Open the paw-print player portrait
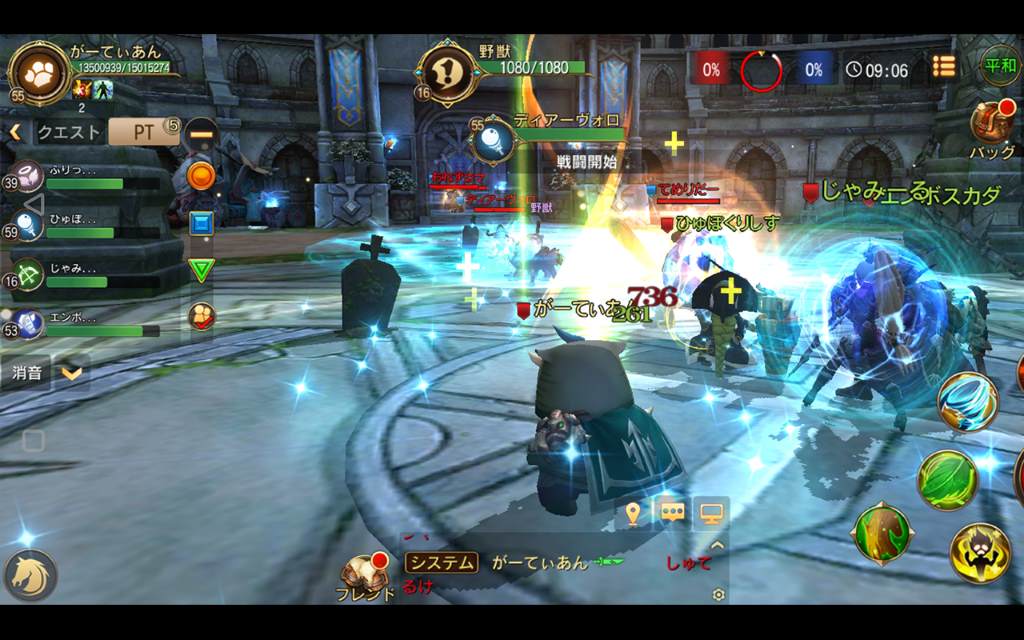 [39, 71]
